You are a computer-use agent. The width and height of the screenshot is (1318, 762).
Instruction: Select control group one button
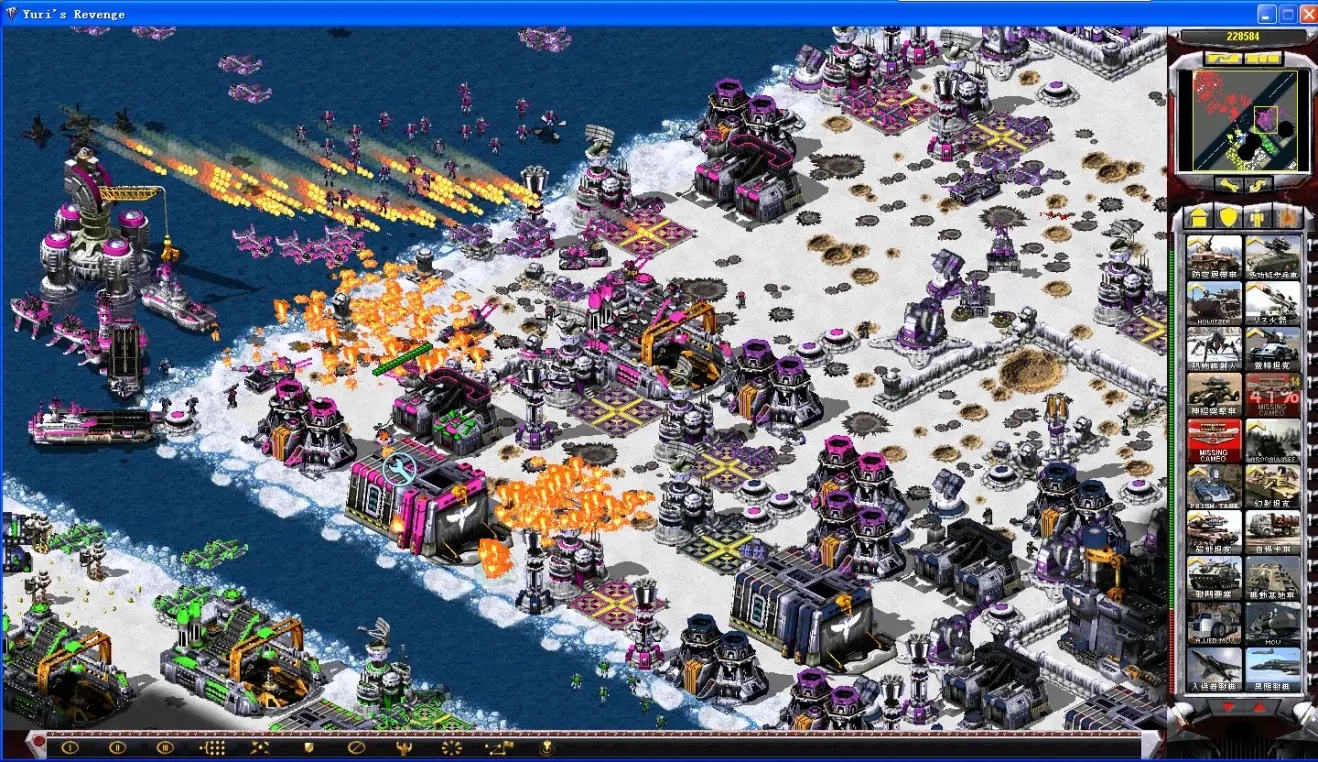[70, 746]
